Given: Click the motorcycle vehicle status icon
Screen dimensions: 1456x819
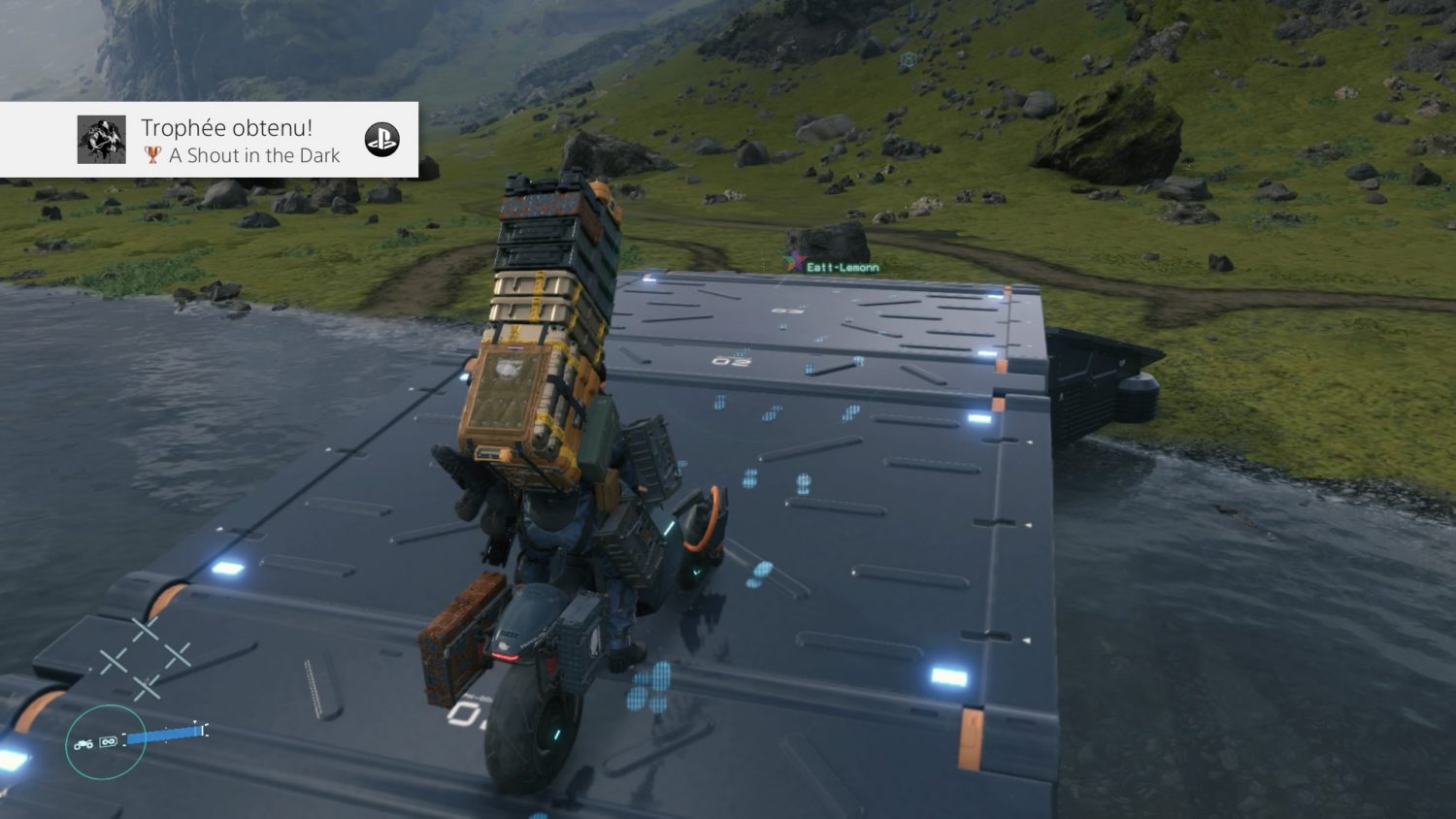Looking at the screenshot, I should [x=83, y=743].
